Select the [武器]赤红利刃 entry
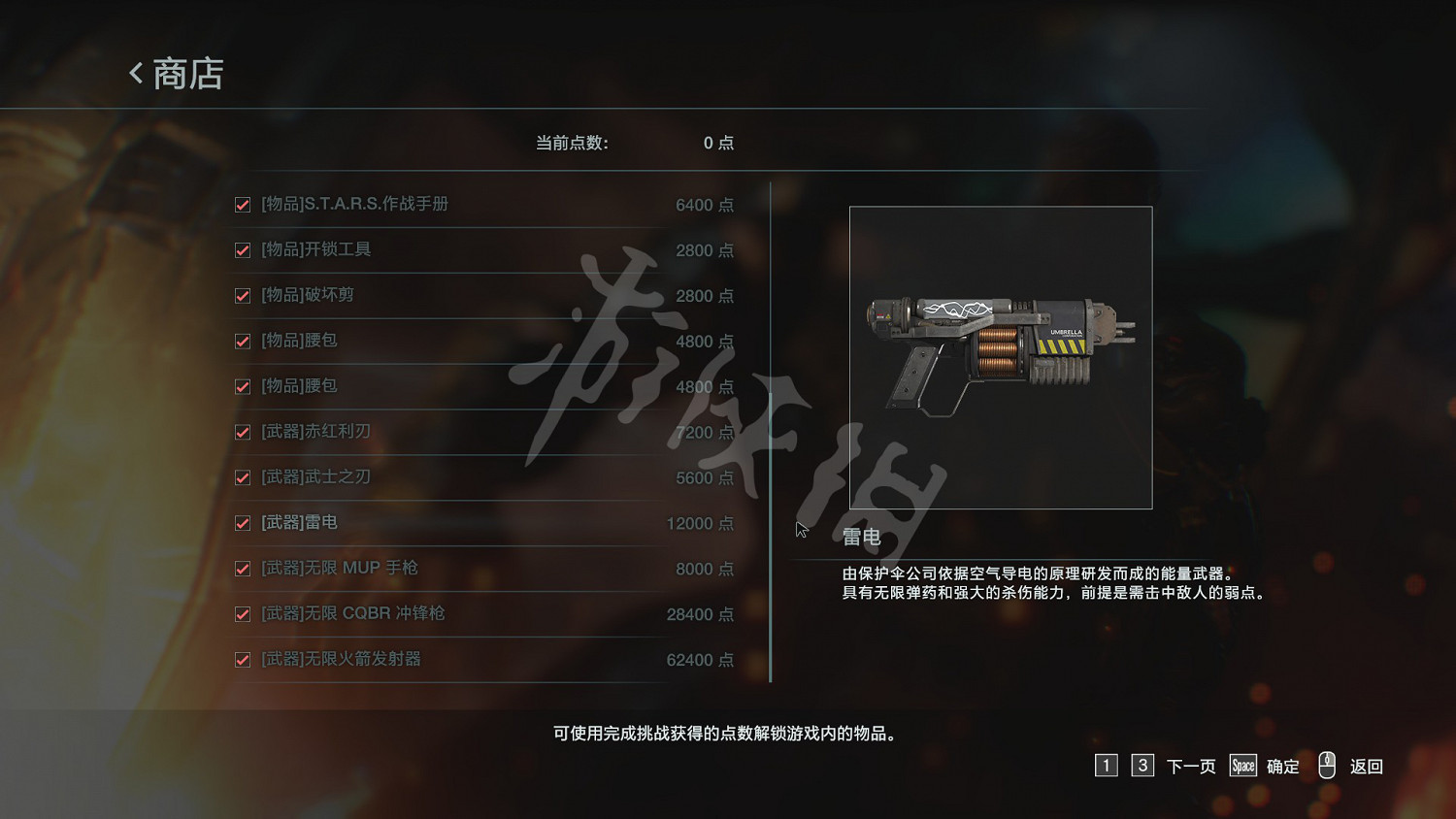This screenshot has width=1456, height=819. pyautogui.click(x=315, y=432)
